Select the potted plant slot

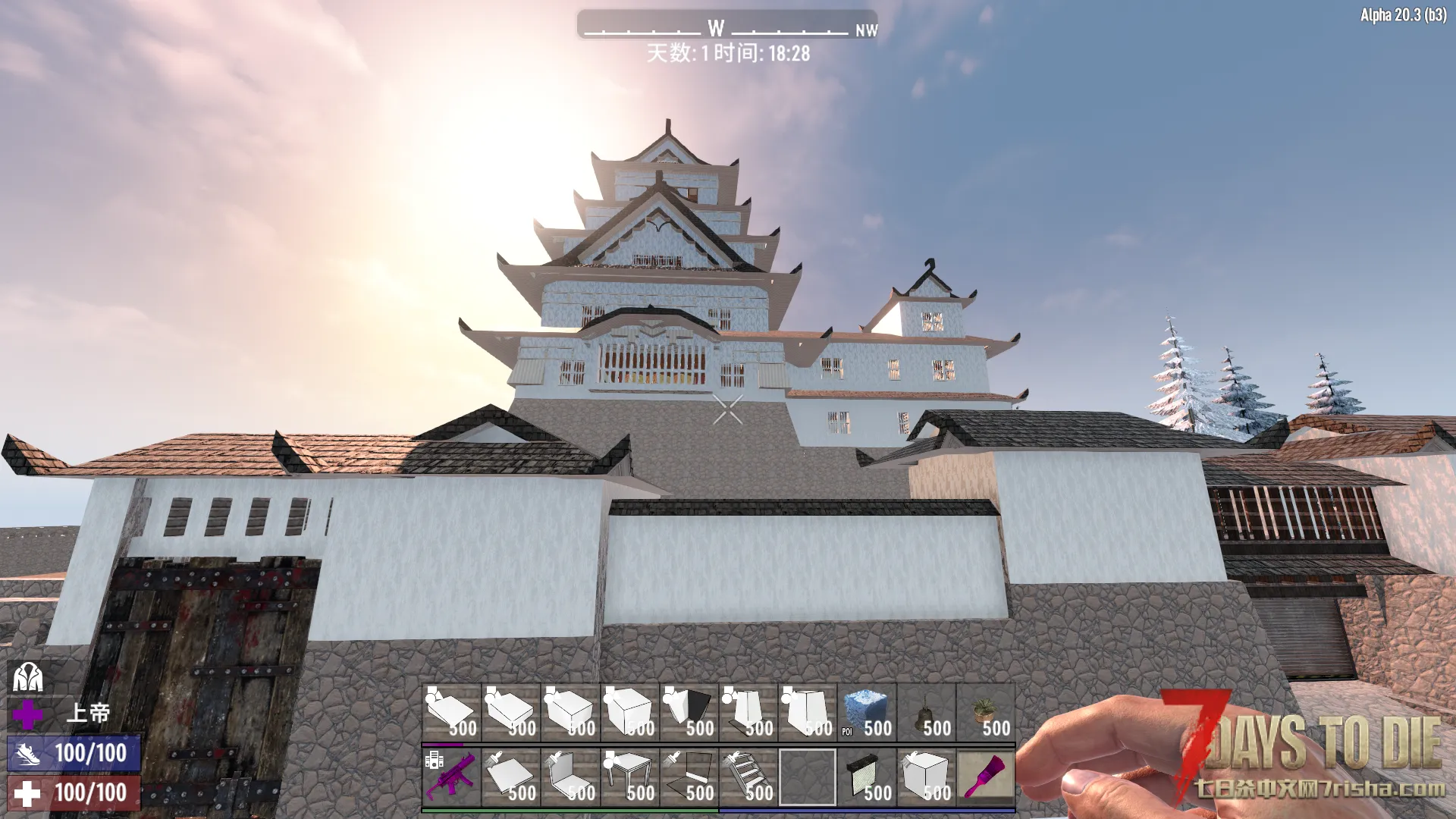coord(985,713)
